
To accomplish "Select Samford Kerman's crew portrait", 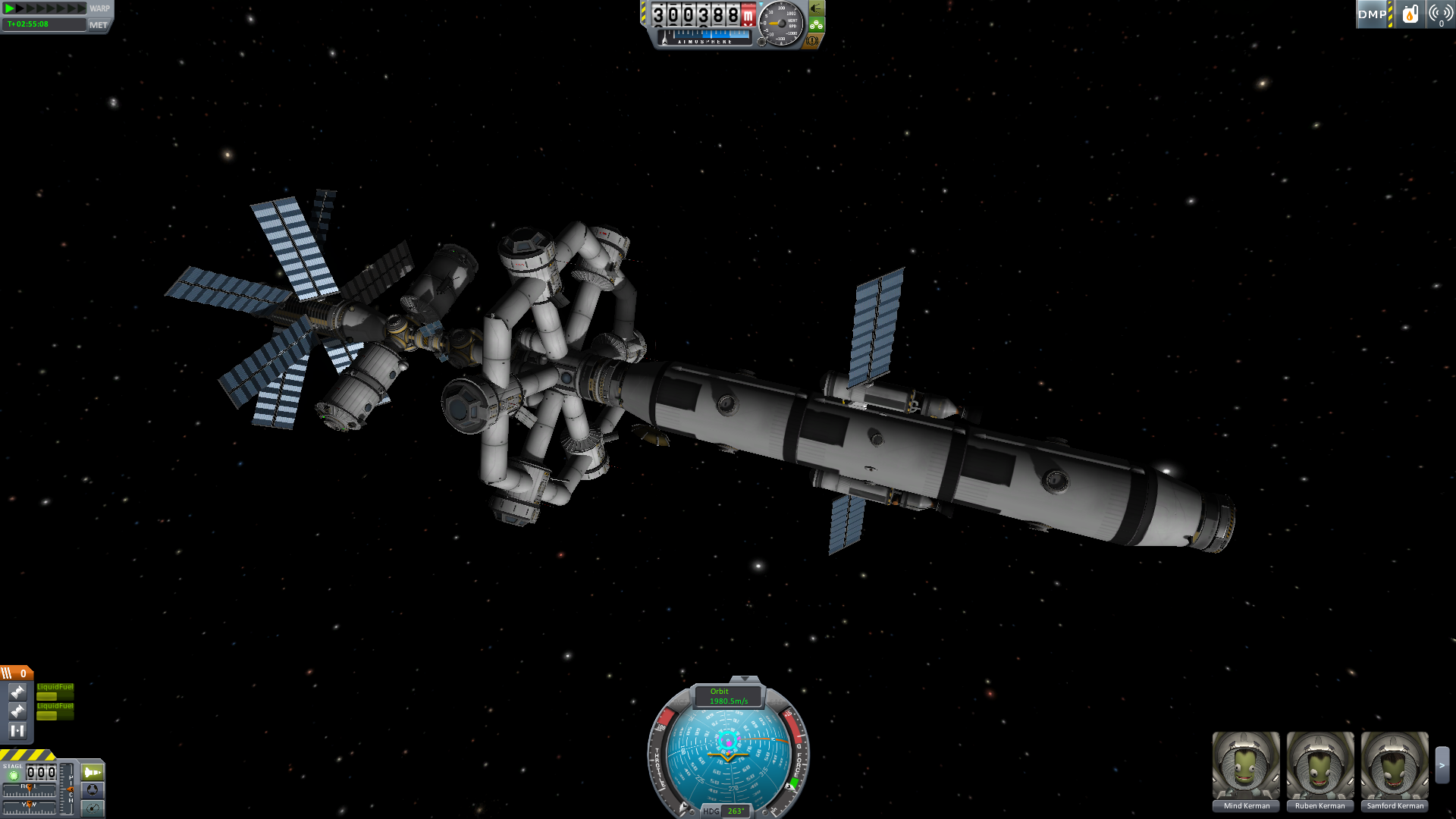I will (1395, 765).
